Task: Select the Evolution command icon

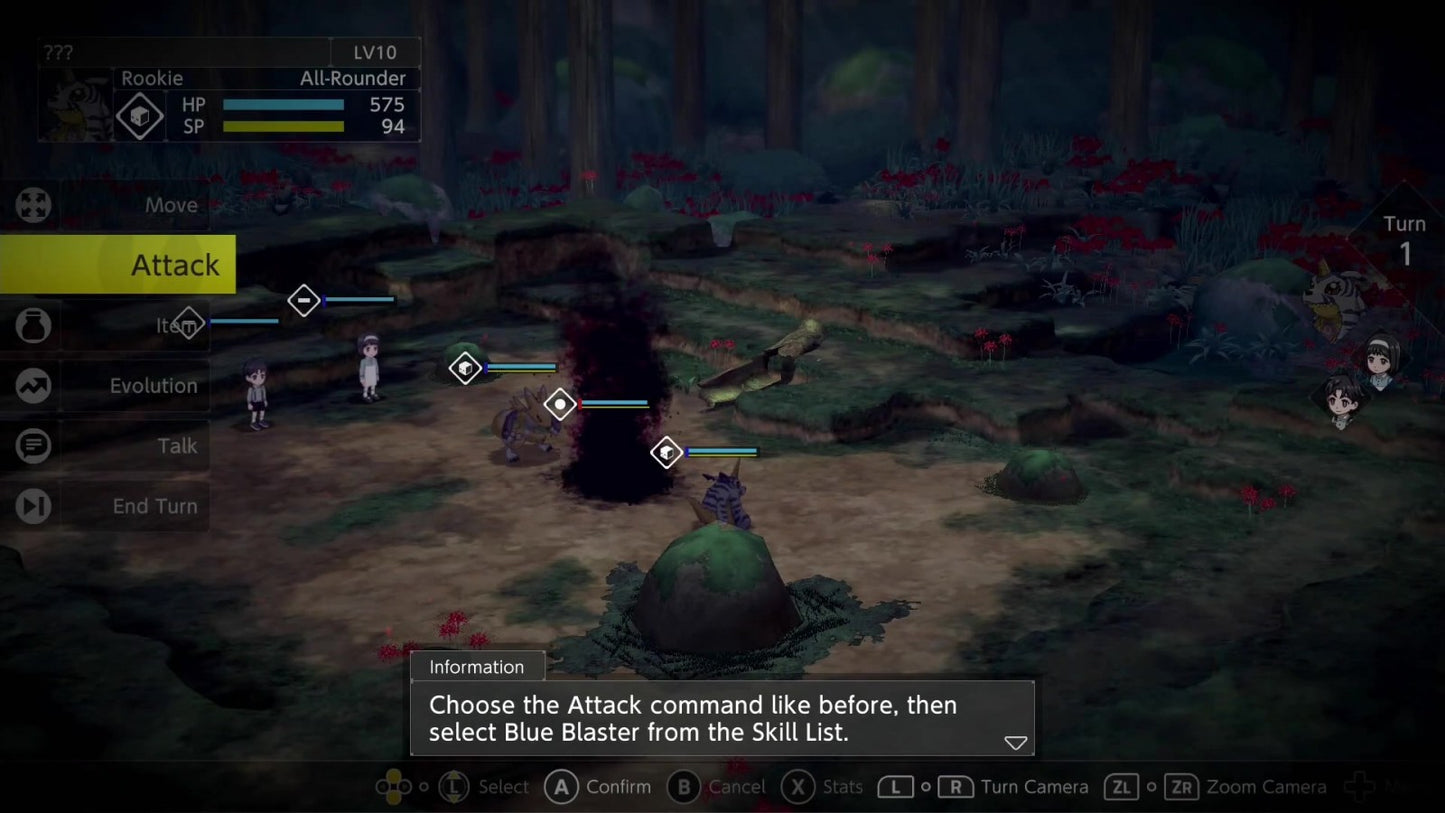Action: pyautogui.click(x=33, y=385)
